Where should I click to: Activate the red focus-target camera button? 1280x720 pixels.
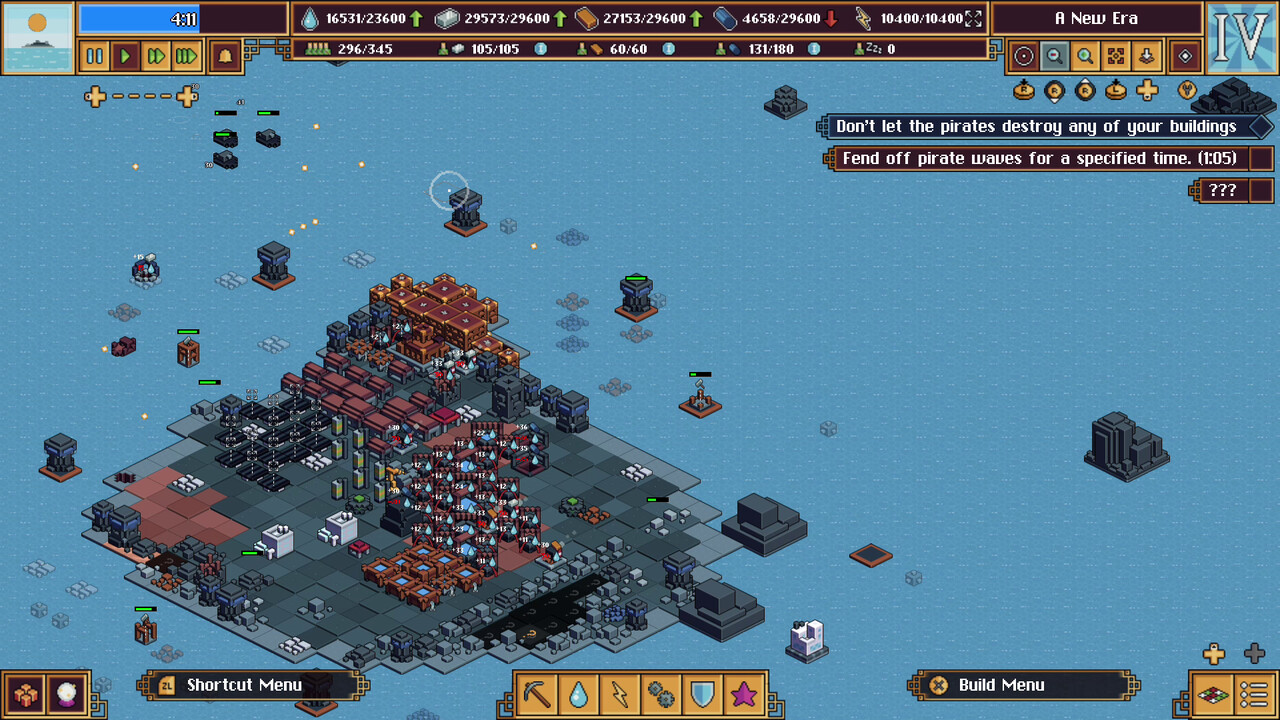click(x=1115, y=57)
